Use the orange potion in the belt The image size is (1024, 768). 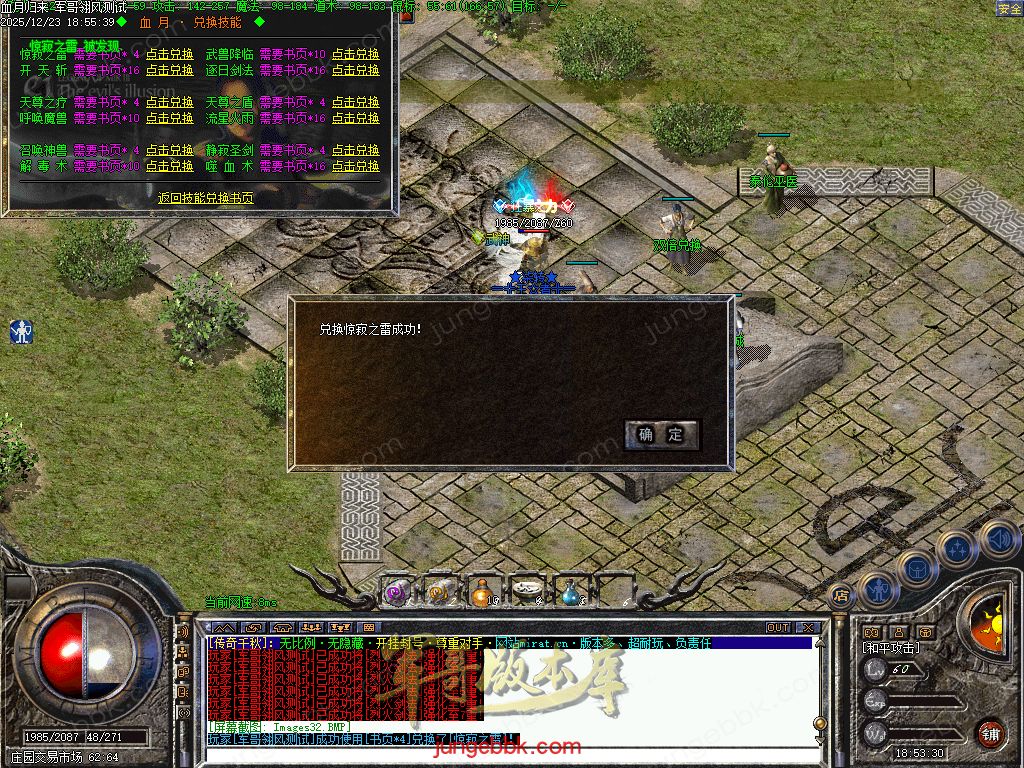(482, 592)
